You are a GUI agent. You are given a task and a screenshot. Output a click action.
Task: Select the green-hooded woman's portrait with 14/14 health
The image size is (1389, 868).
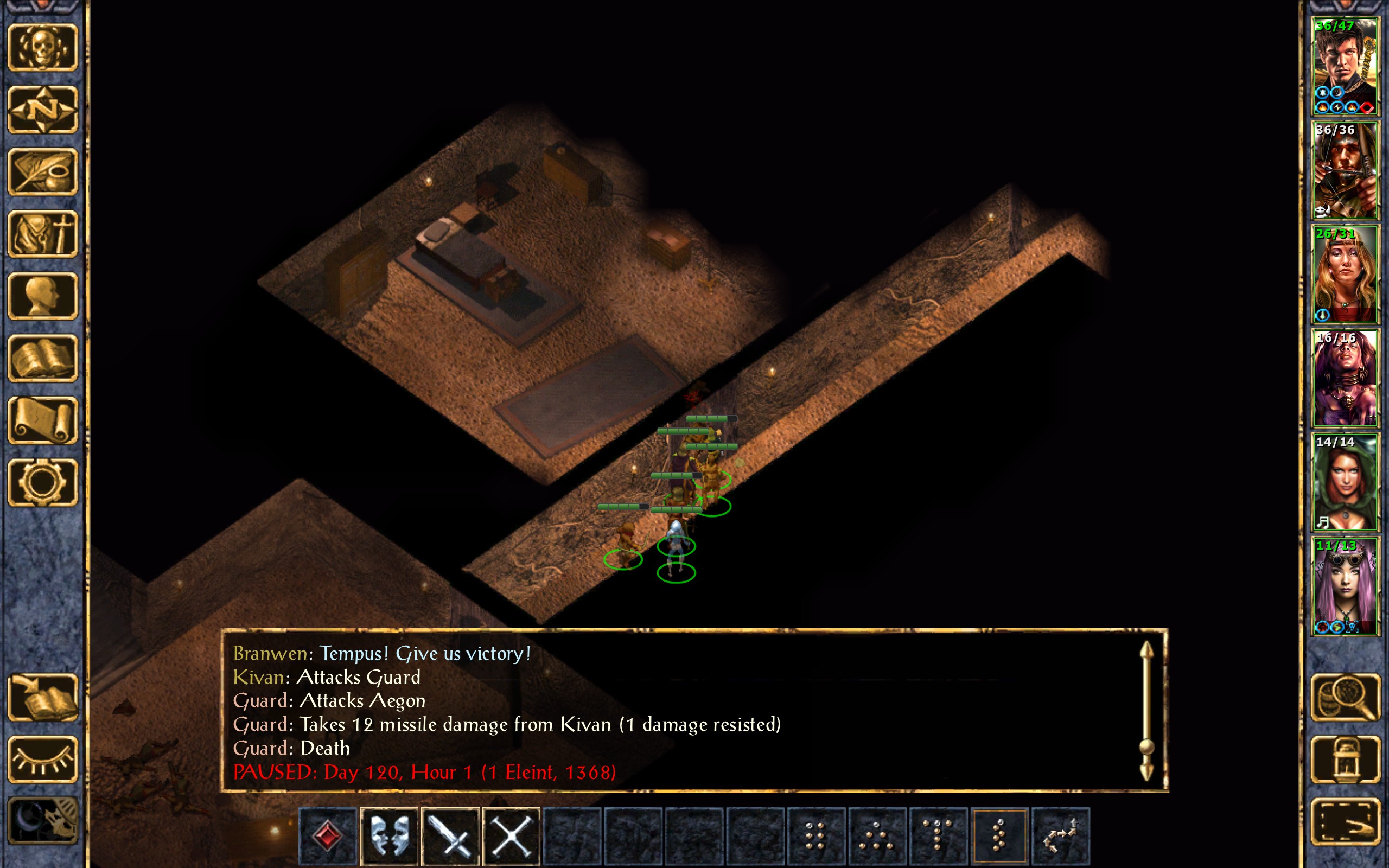pyautogui.click(x=1345, y=482)
